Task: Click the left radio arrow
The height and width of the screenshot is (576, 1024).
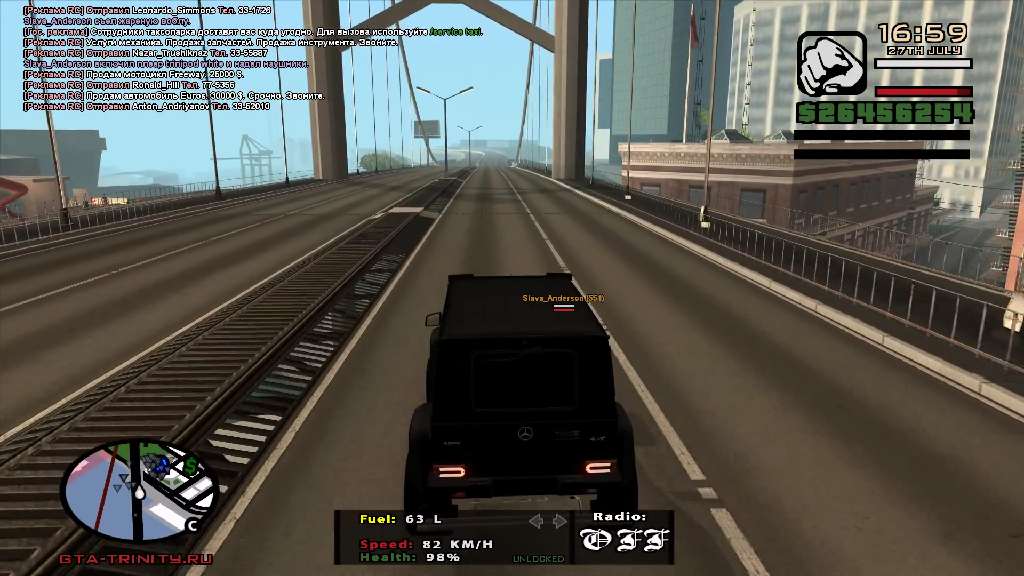Action: 536,521
